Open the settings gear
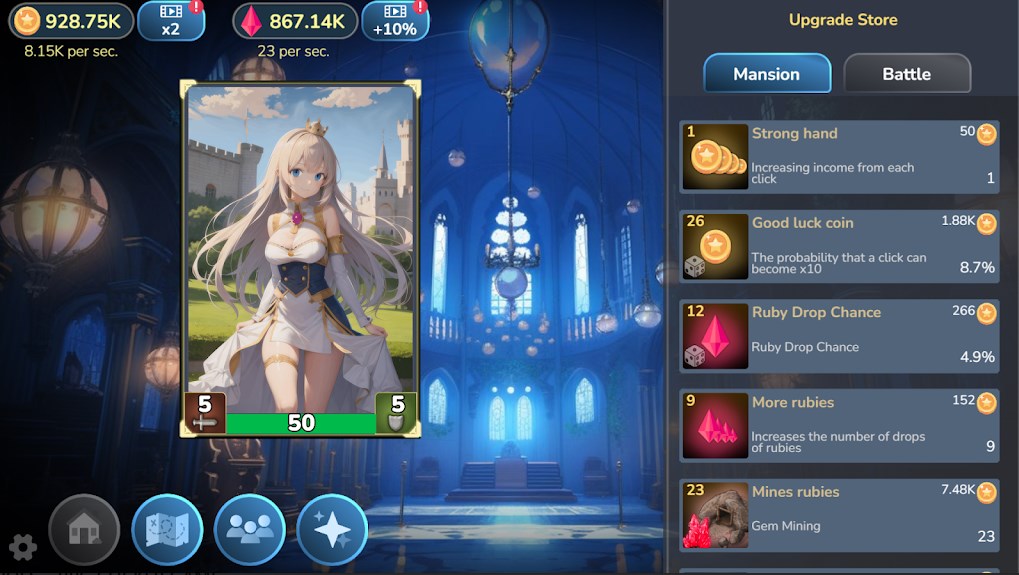The image size is (1019, 575). pyautogui.click(x=22, y=547)
